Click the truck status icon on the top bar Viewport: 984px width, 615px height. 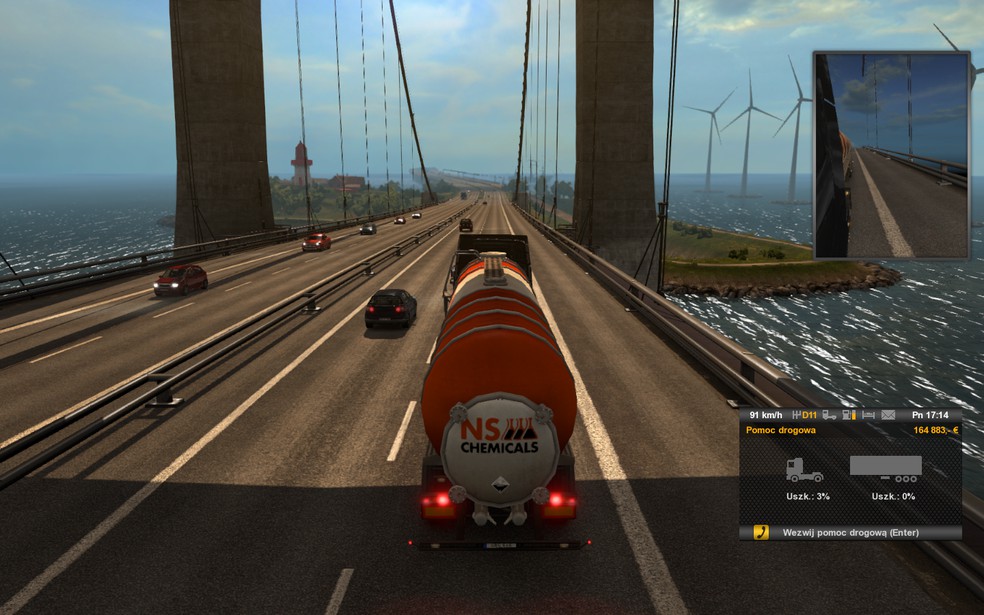coord(829,415)
